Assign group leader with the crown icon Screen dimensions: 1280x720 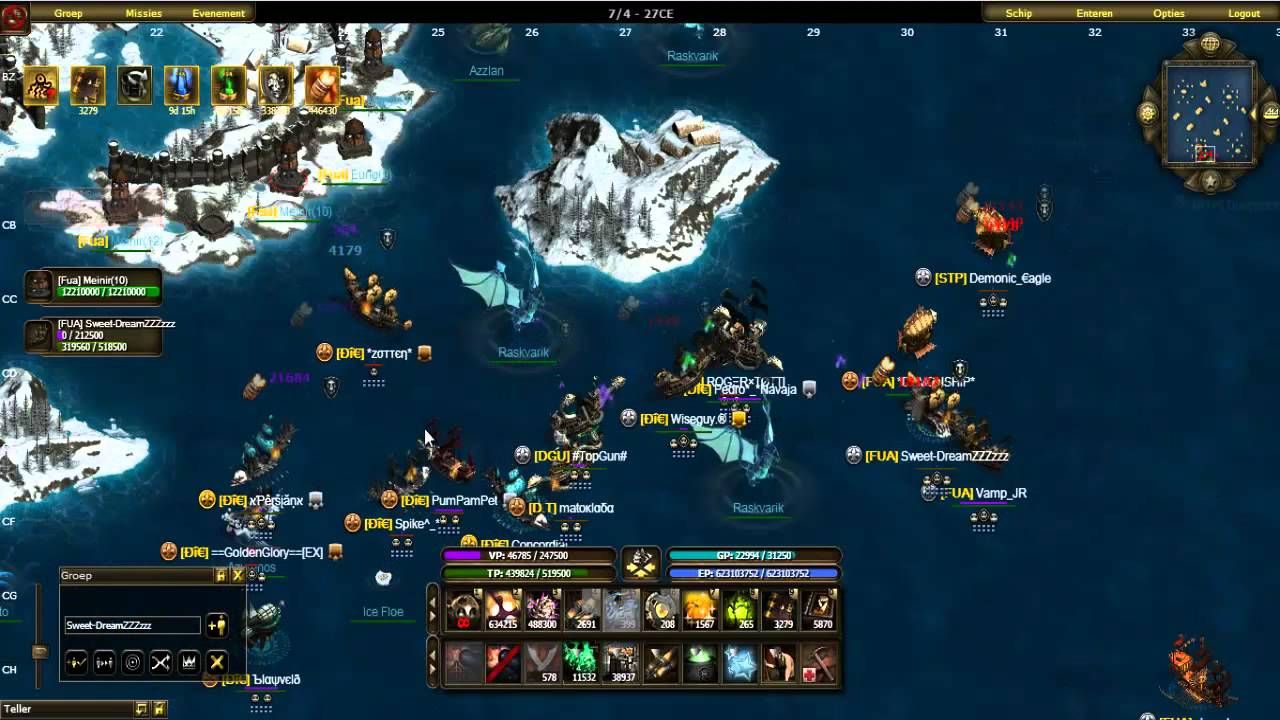[x=190, y=661]
